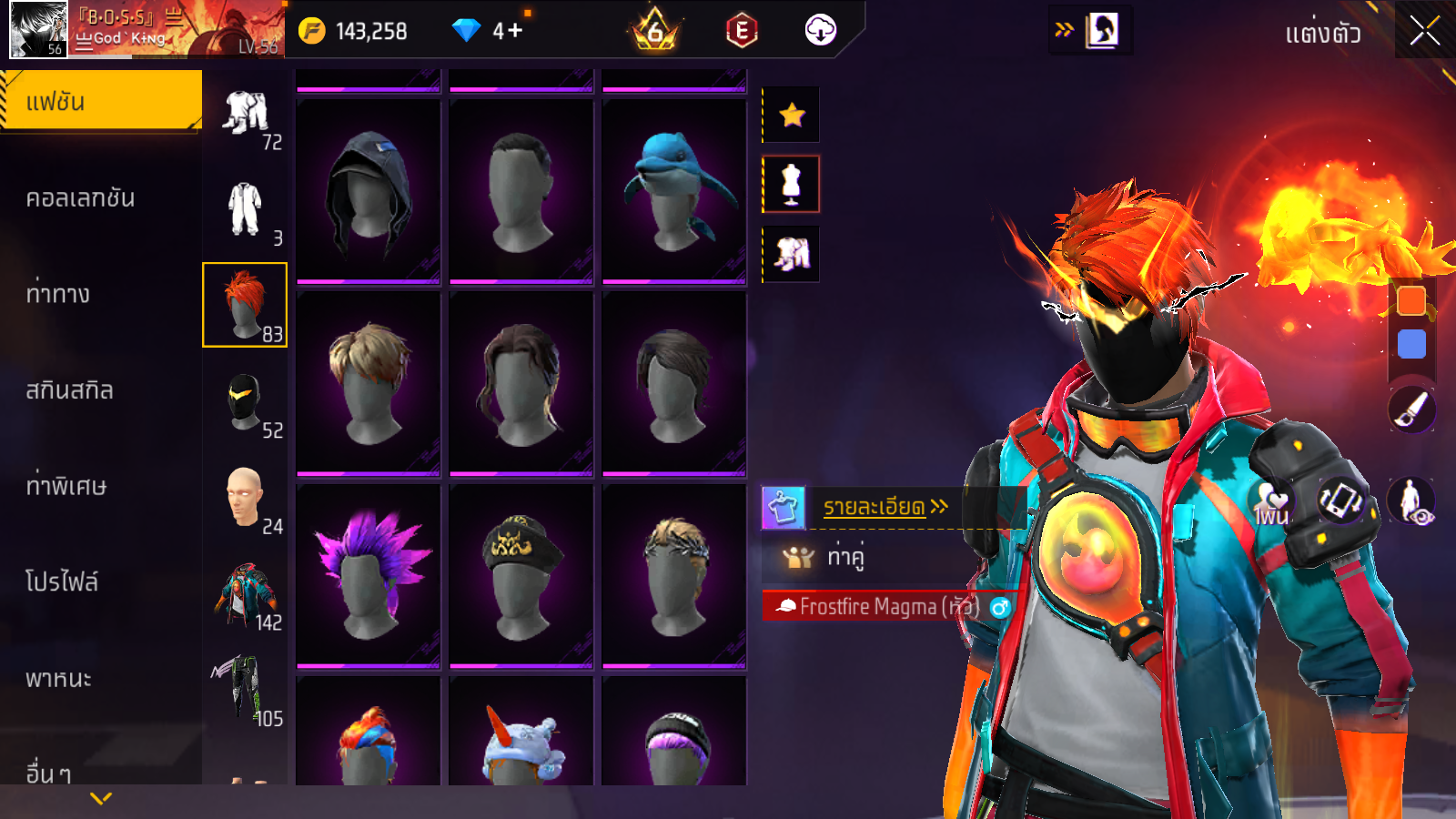Open the ท่าคู่ duo emote option
Image resolution: width=1456 pixels, height=819 pixels.
click(844, 556)
